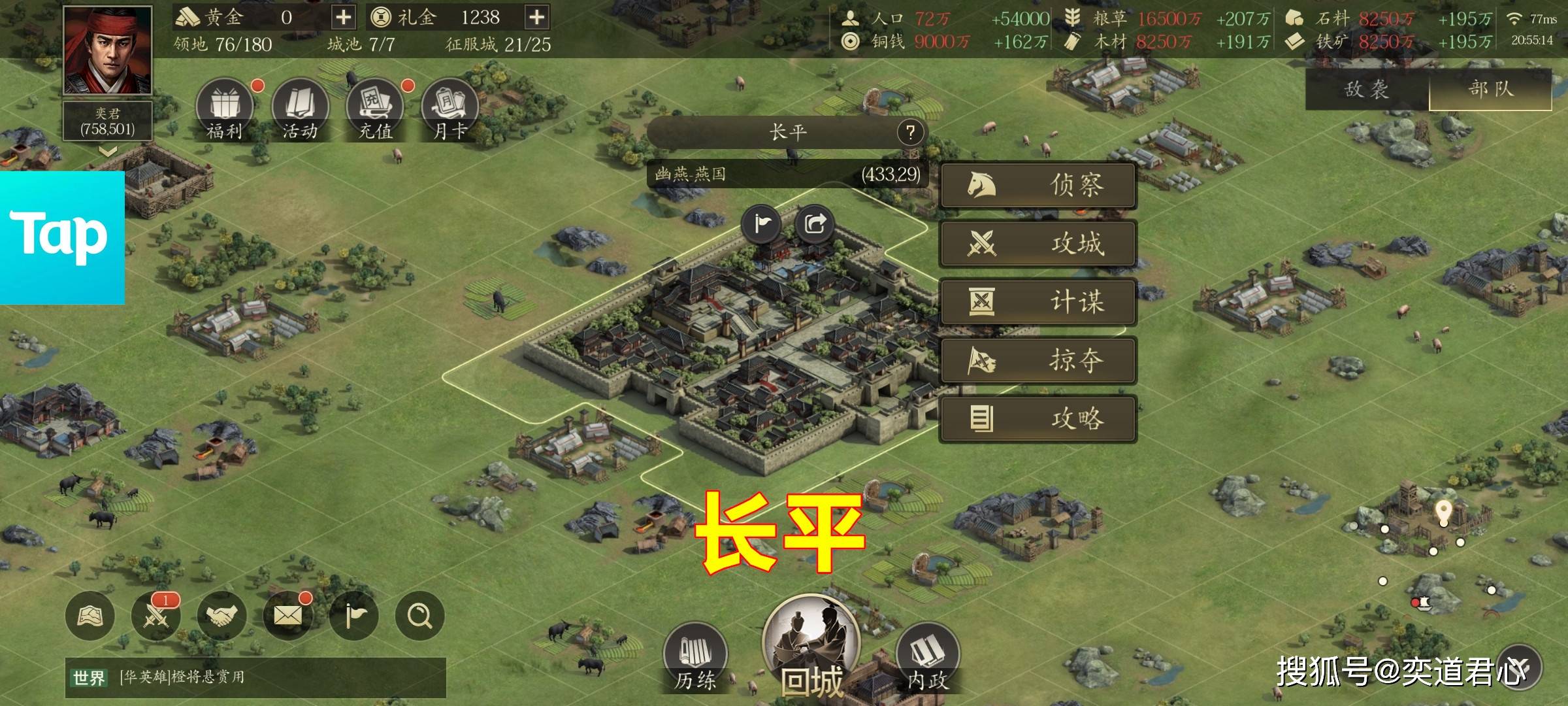This screenshot has height=706, width=1568.
Task: Open the 计谋 stratagem option
Action: (x=1038, y=302)
